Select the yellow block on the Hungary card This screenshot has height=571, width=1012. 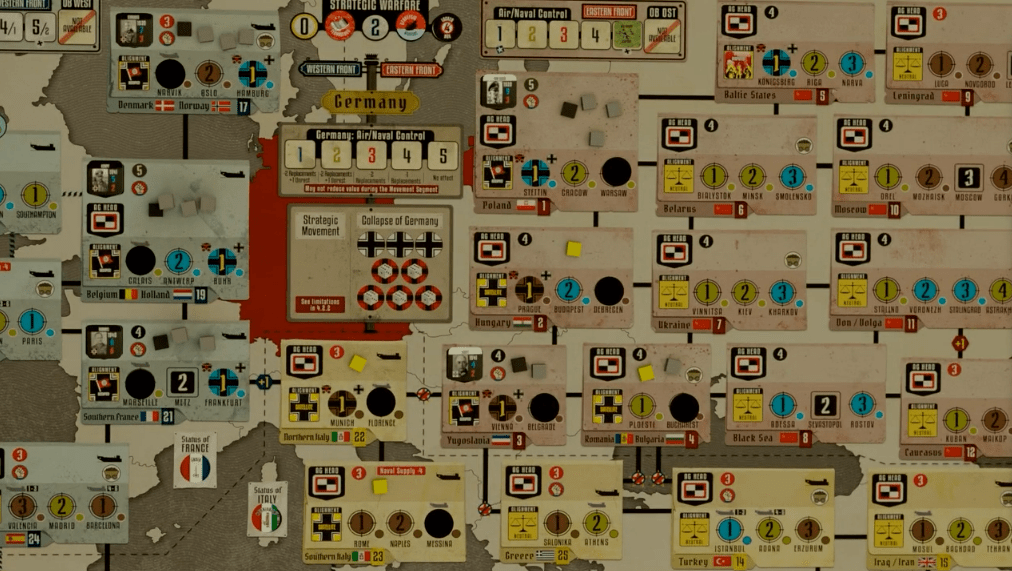point(573,248)
